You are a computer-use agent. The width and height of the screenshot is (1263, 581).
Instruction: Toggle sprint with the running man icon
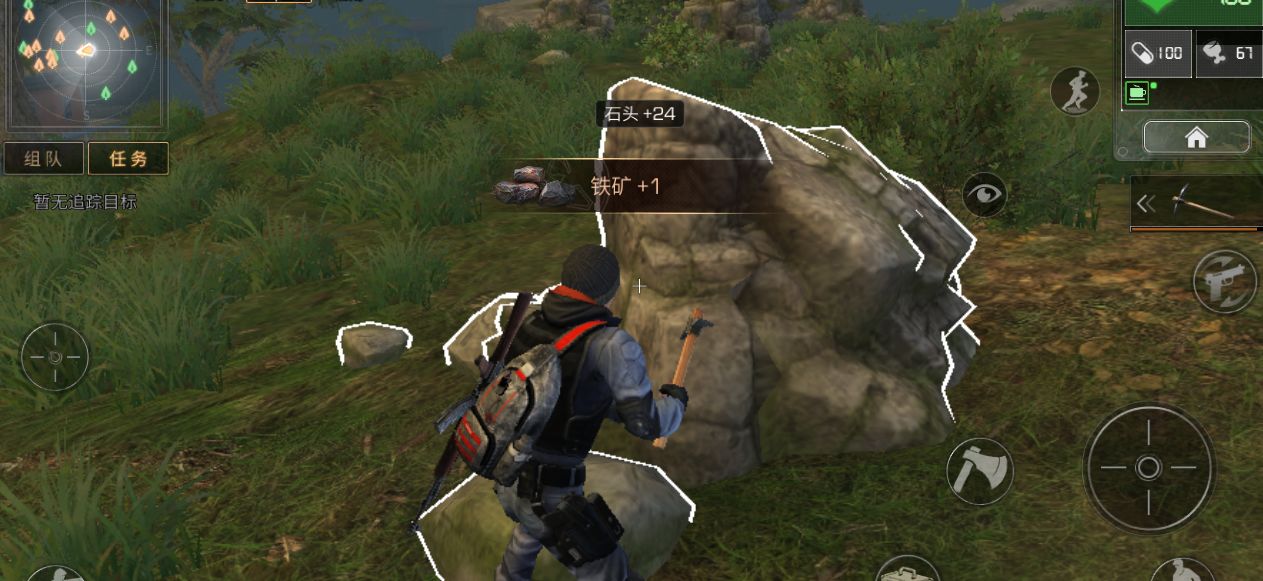coord(1075,92)
